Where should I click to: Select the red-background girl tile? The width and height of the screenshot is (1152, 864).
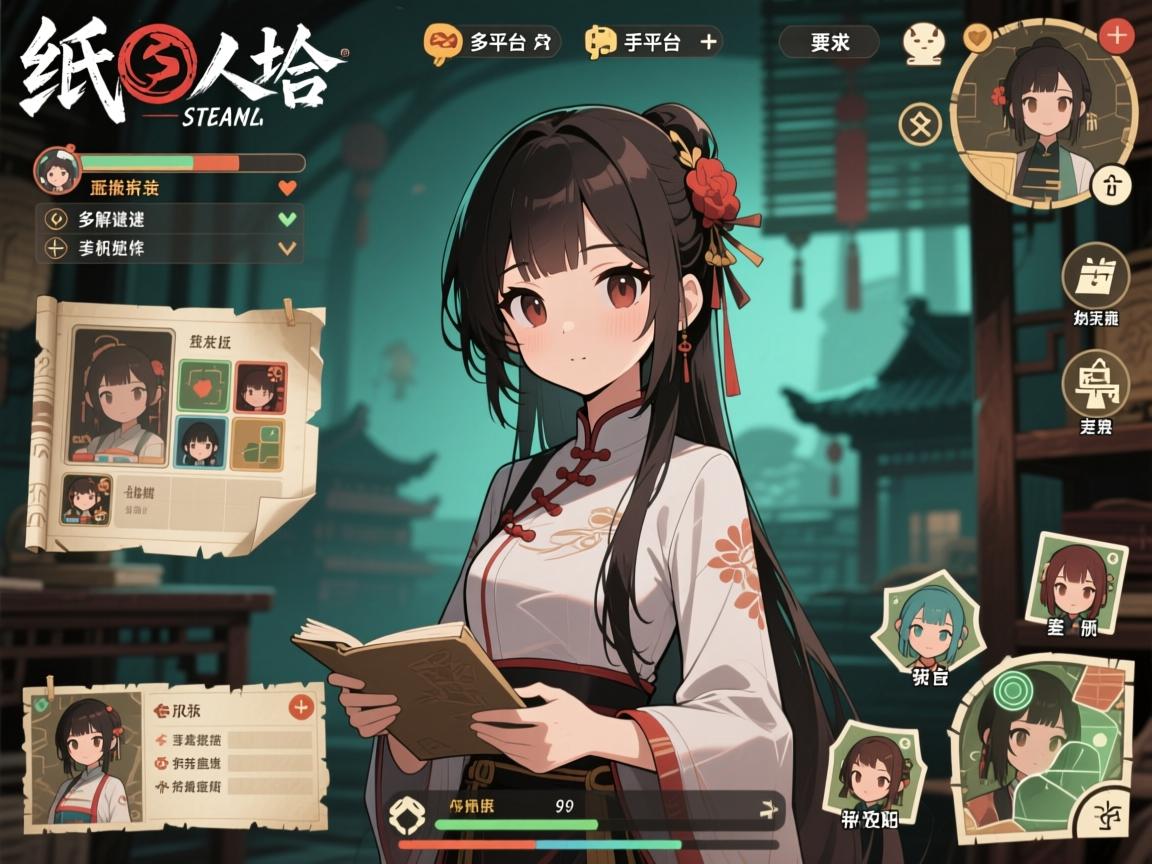pos(260,387)
